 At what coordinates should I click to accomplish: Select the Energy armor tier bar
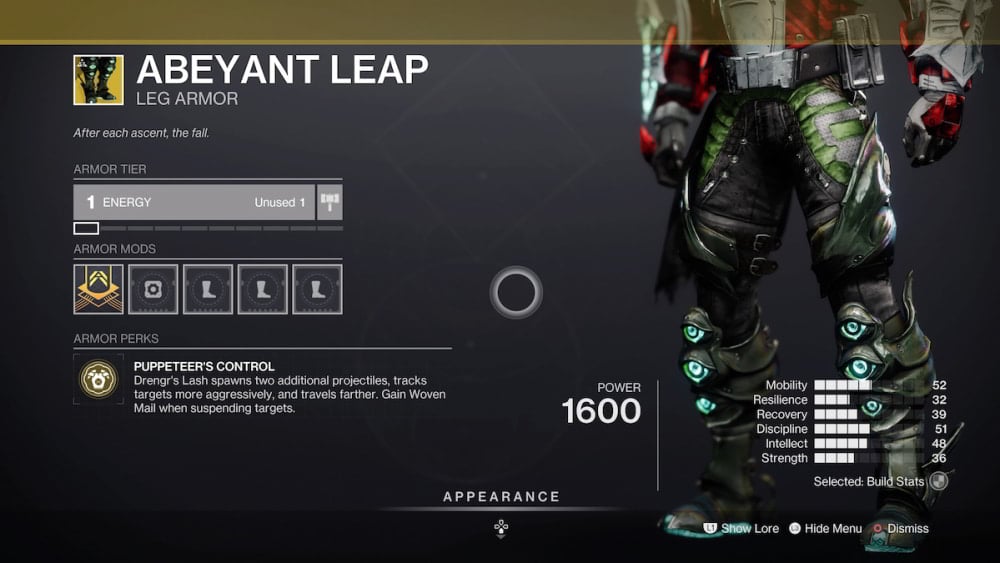click(194, 202)
